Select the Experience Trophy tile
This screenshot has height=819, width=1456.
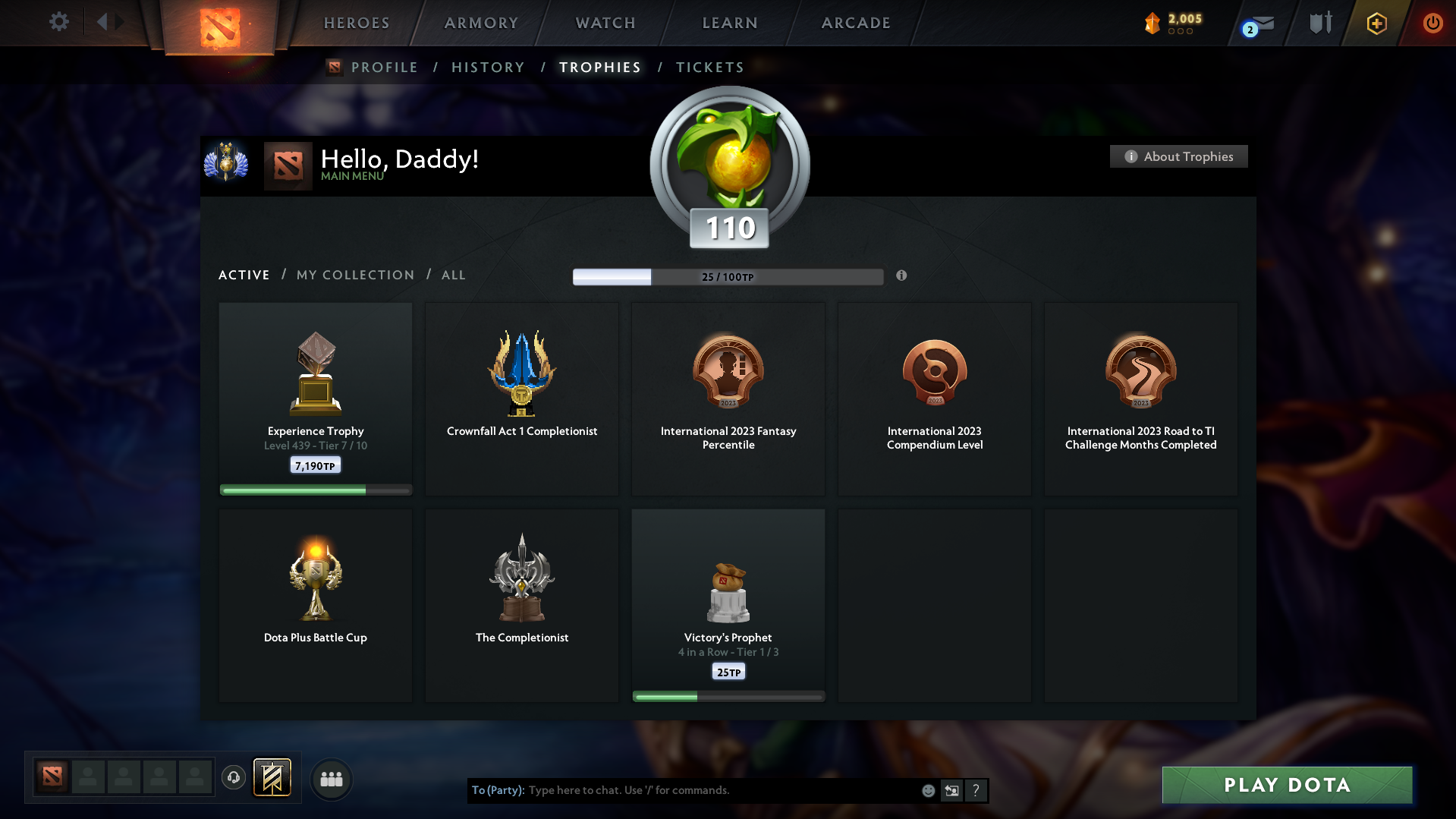pos(316,398)
